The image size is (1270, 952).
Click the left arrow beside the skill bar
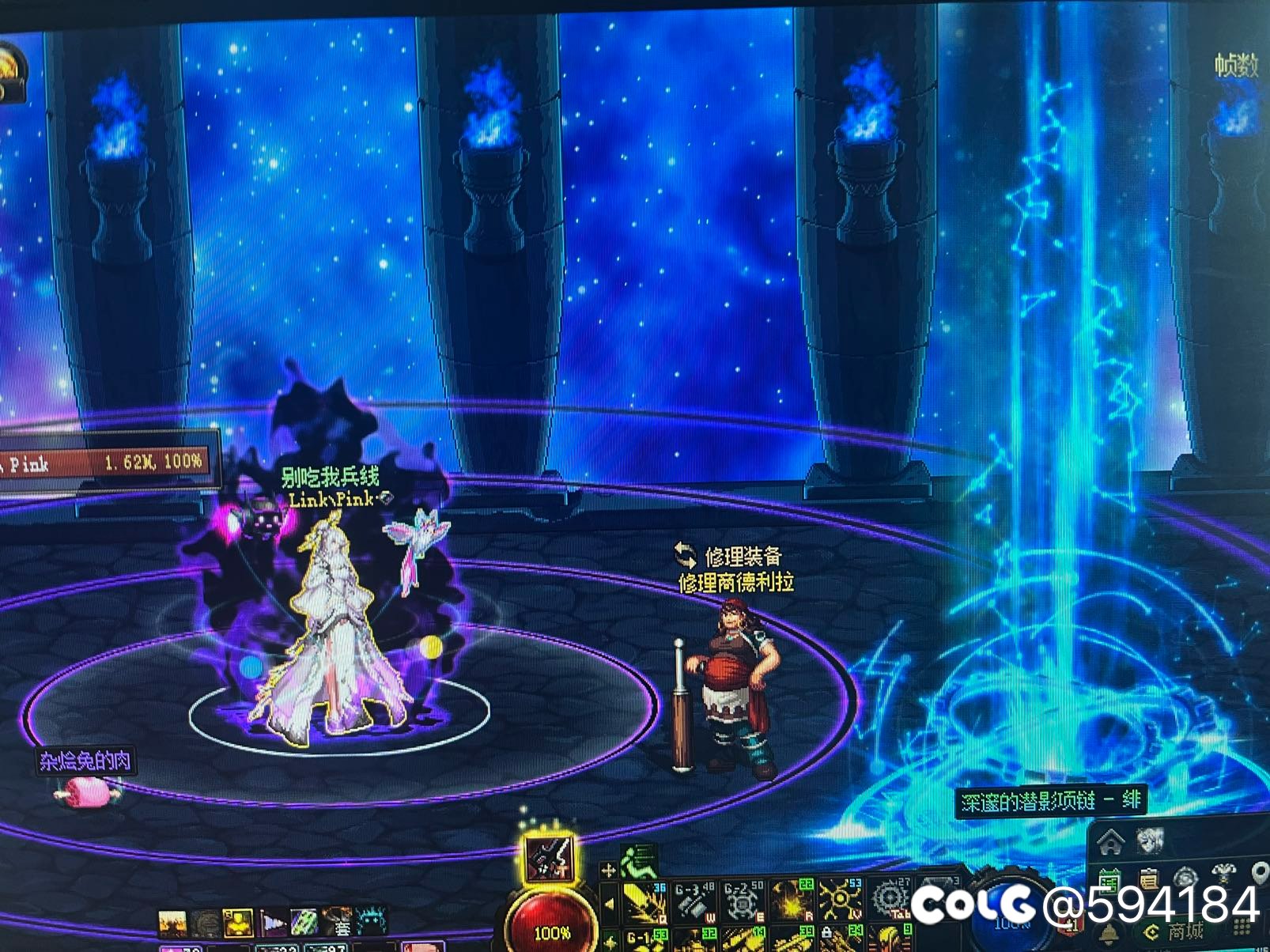coord(608,904)
